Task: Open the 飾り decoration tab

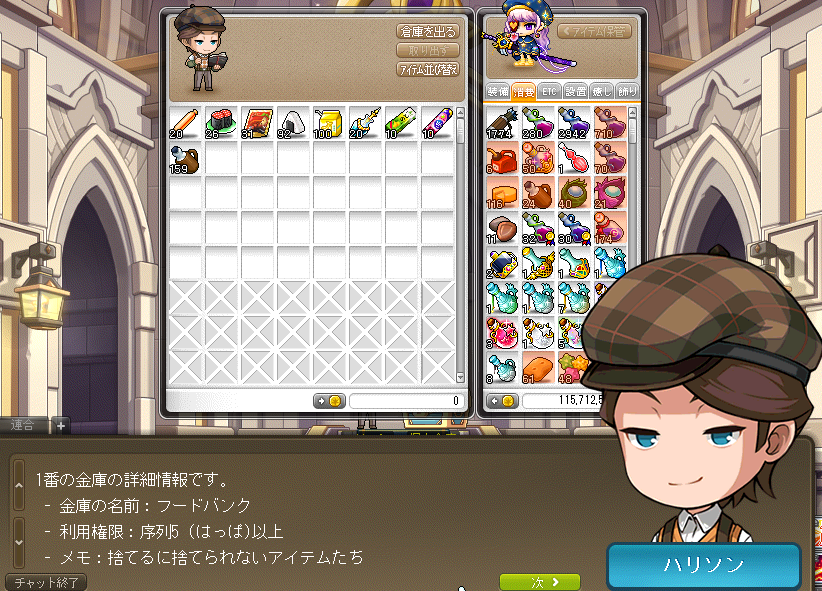Action: tap(628, 91)
